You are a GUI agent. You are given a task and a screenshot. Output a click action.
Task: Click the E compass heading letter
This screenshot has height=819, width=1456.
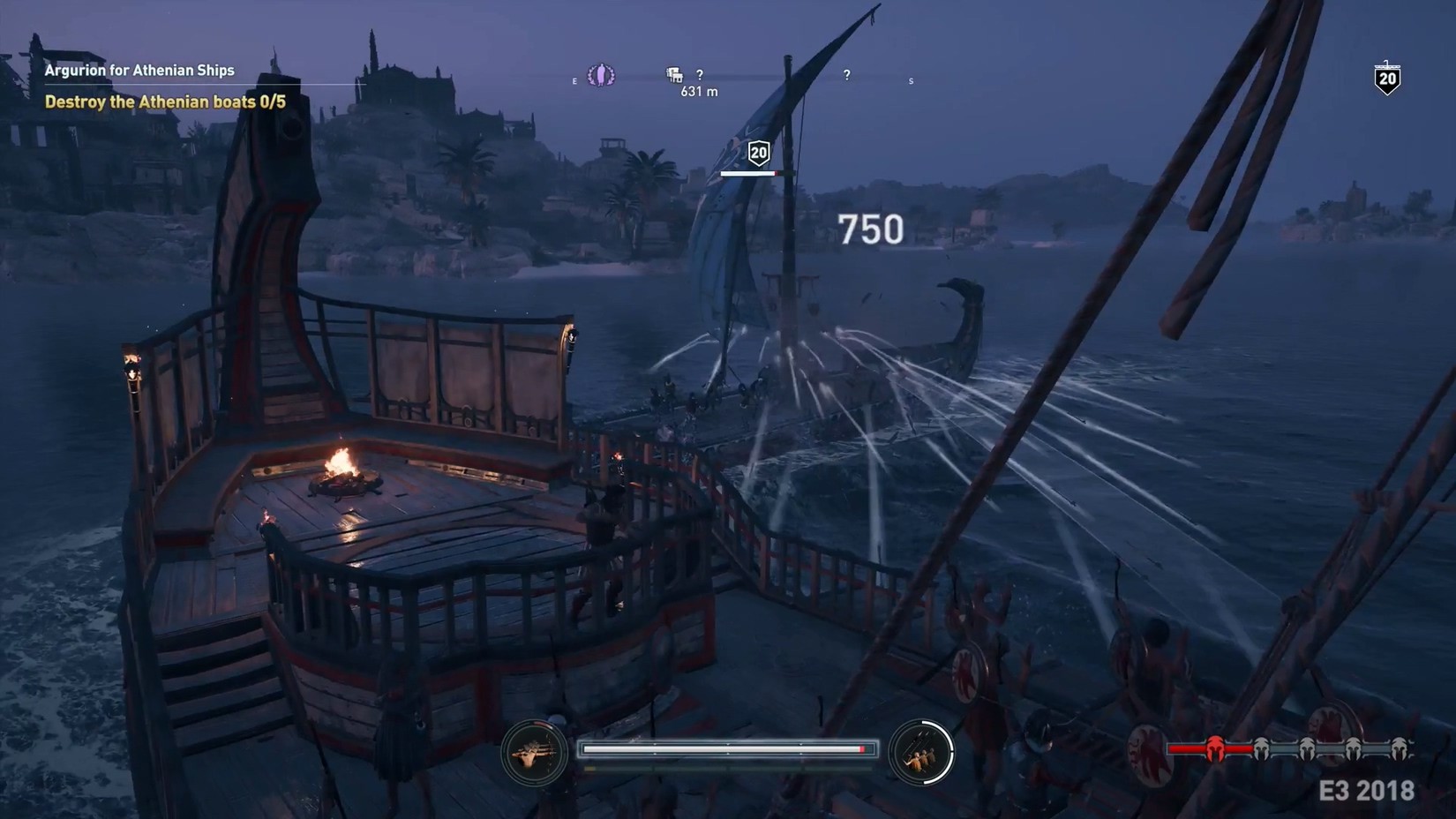[574, 80]
